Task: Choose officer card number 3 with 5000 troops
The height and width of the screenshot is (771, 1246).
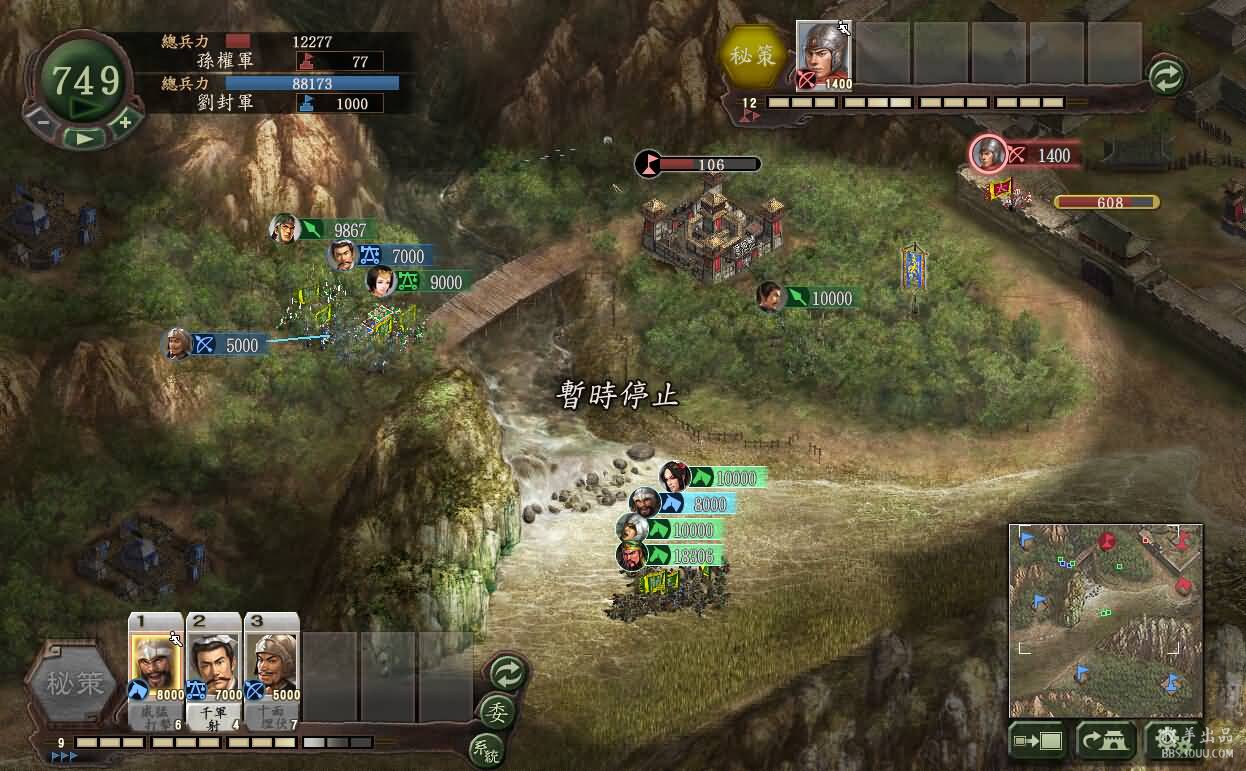Action: [272, 667]
